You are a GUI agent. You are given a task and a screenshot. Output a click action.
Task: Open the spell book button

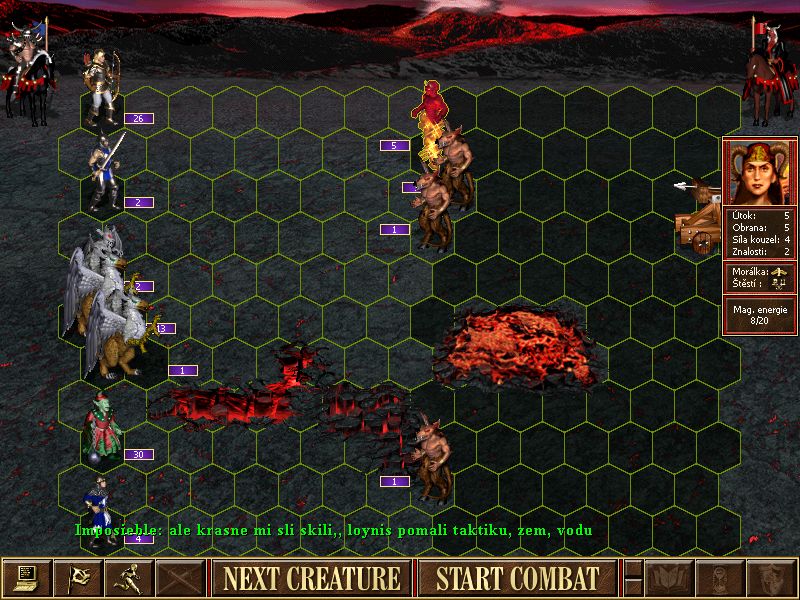[669, 578]
